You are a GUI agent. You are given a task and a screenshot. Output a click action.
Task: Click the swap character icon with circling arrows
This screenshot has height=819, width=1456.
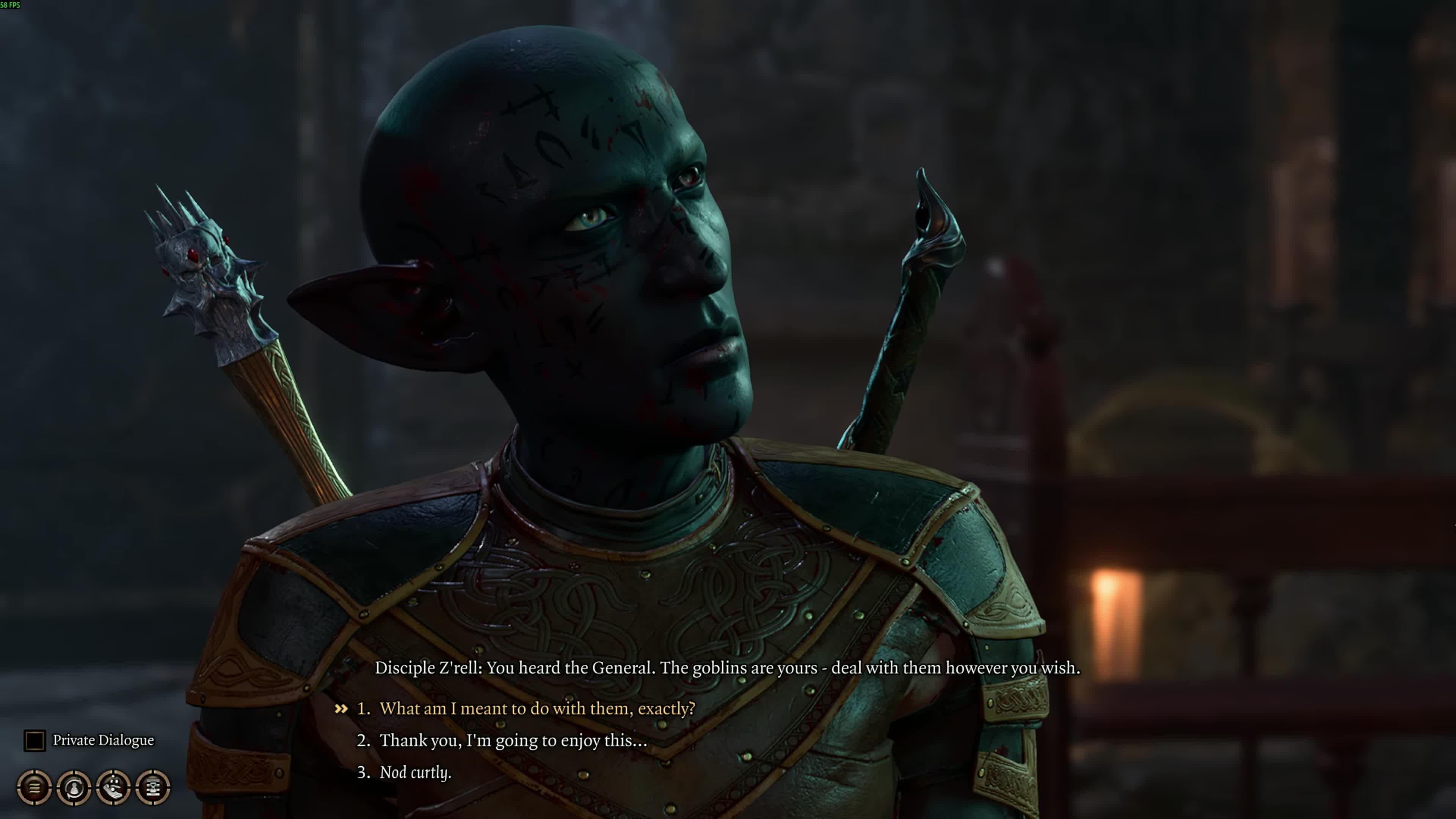(74, 787)
